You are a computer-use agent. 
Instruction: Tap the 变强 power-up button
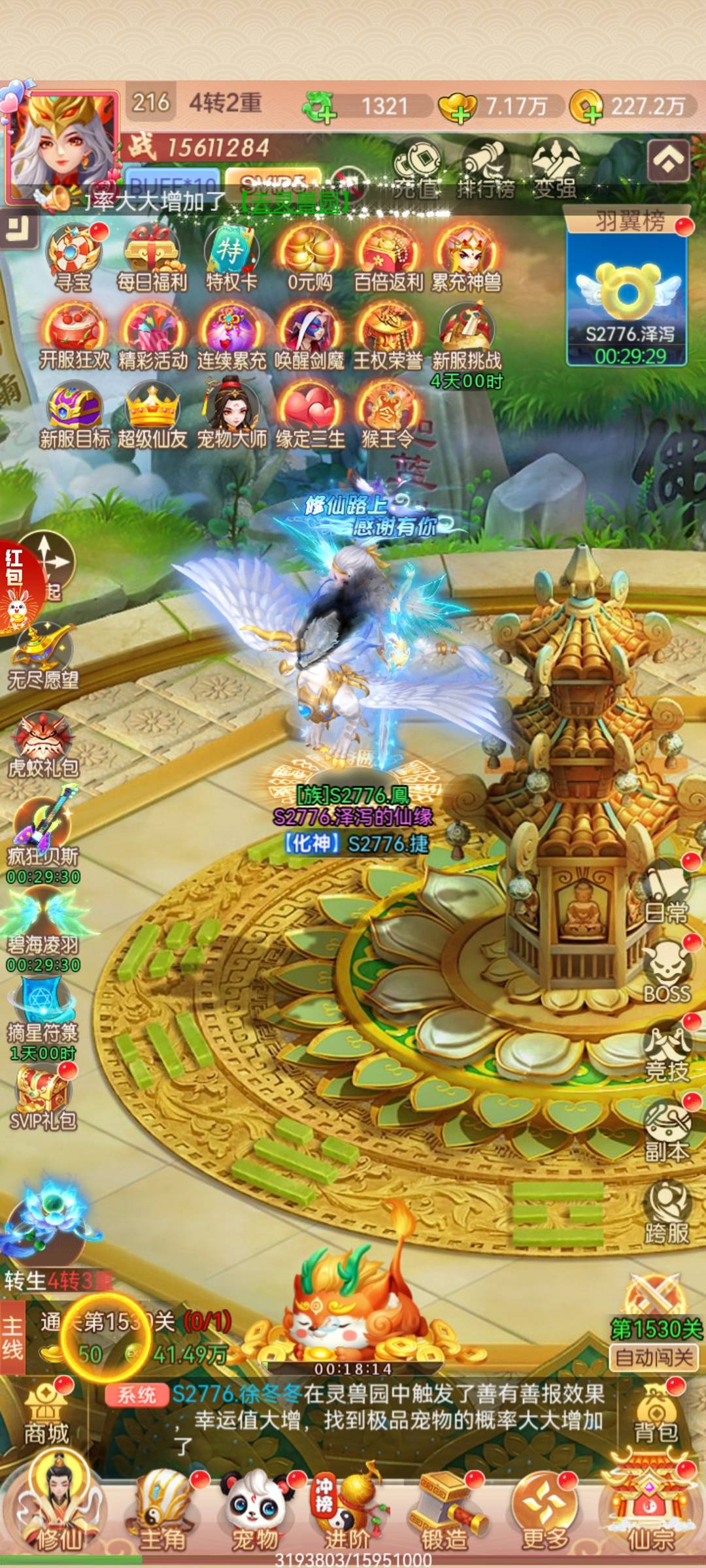555,170
